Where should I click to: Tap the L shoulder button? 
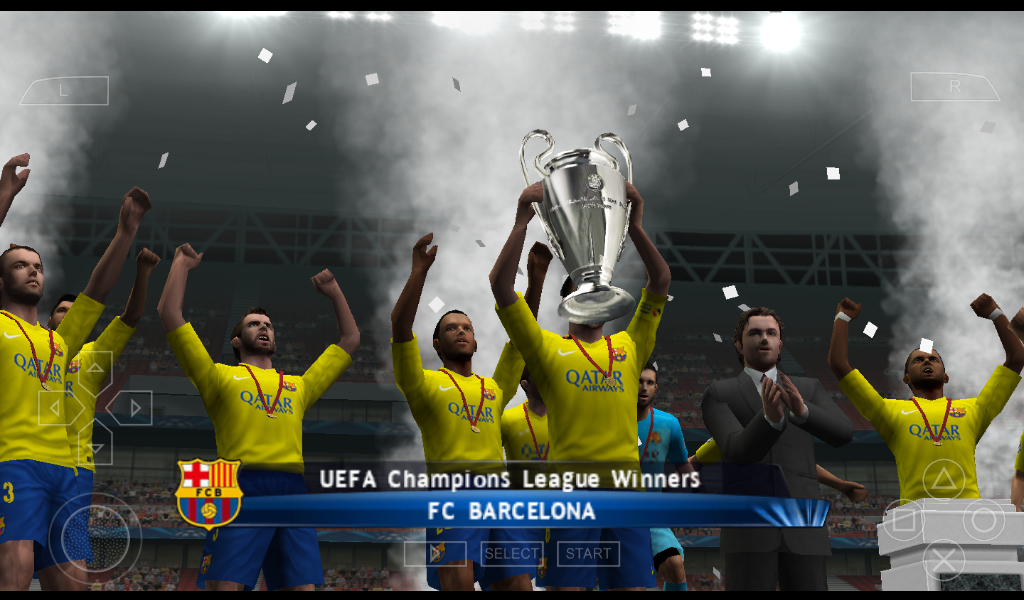(65, 90)
